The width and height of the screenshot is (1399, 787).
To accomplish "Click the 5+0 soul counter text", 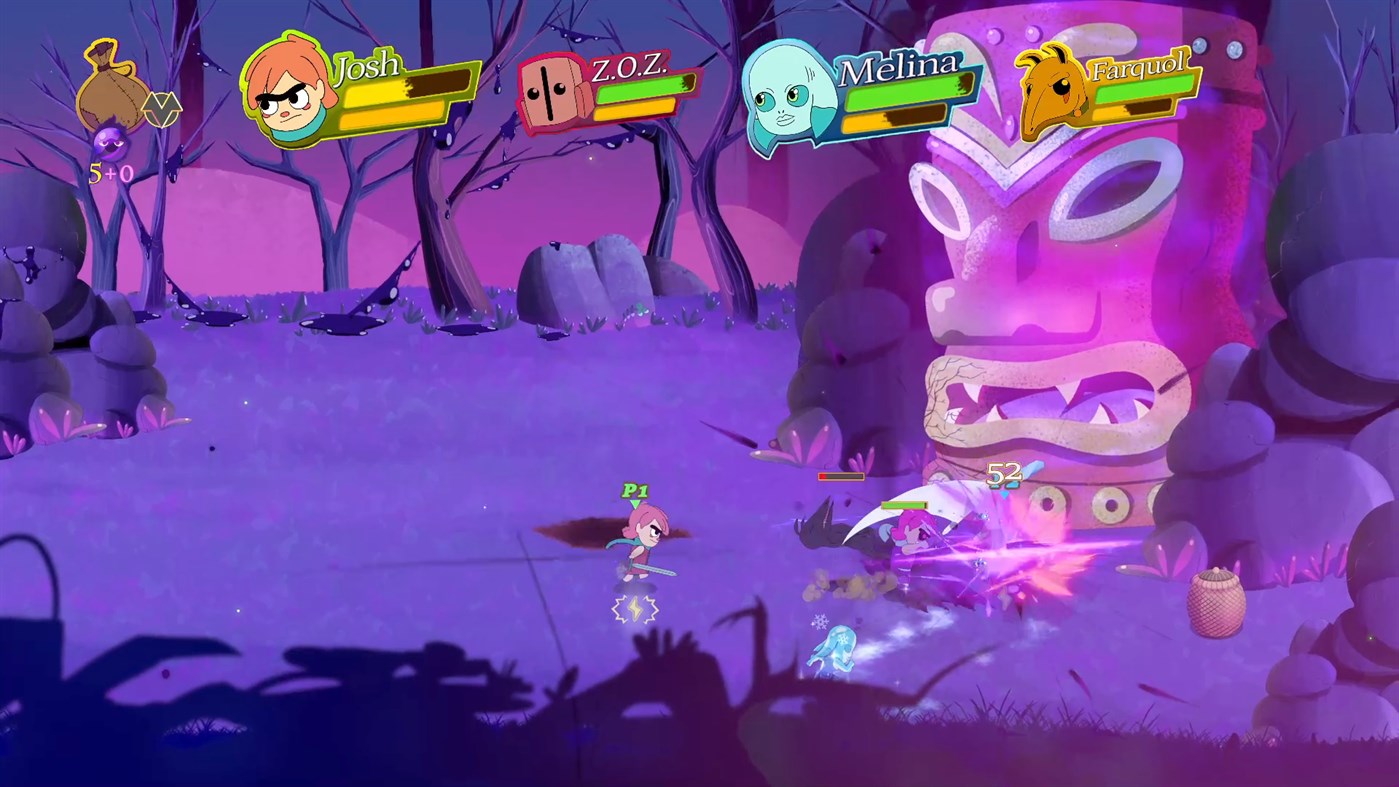I will 111,171.
